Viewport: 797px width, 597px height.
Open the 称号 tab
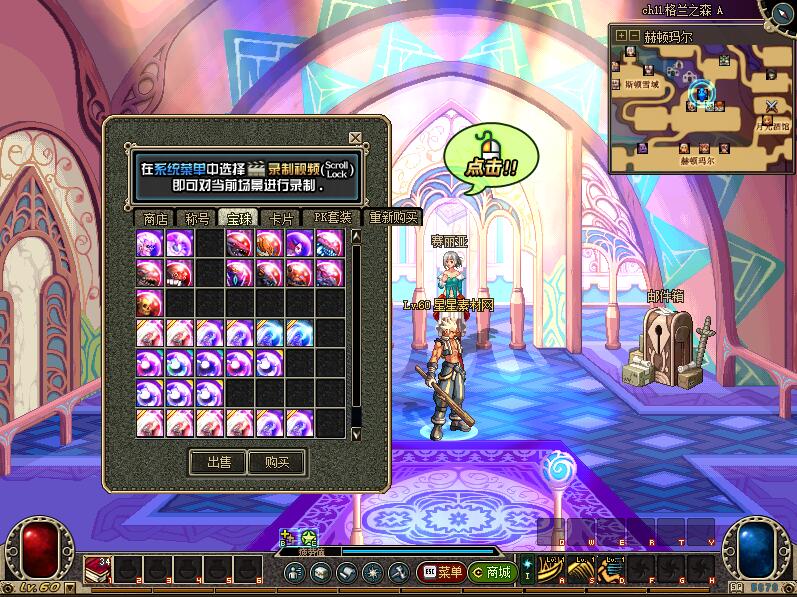[x=197, y=218]
